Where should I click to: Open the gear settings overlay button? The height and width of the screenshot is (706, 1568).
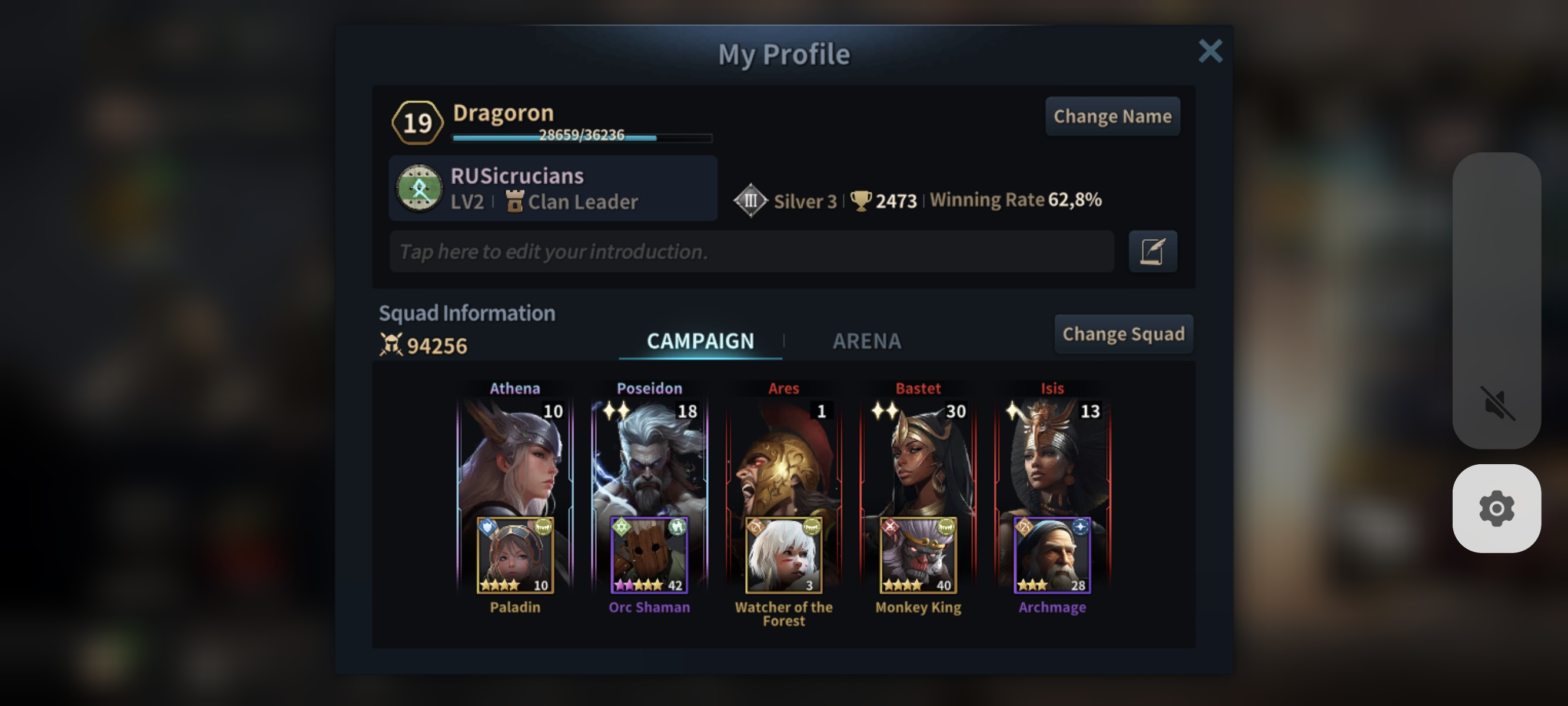pyautogui.click(x=1497, y=508)
